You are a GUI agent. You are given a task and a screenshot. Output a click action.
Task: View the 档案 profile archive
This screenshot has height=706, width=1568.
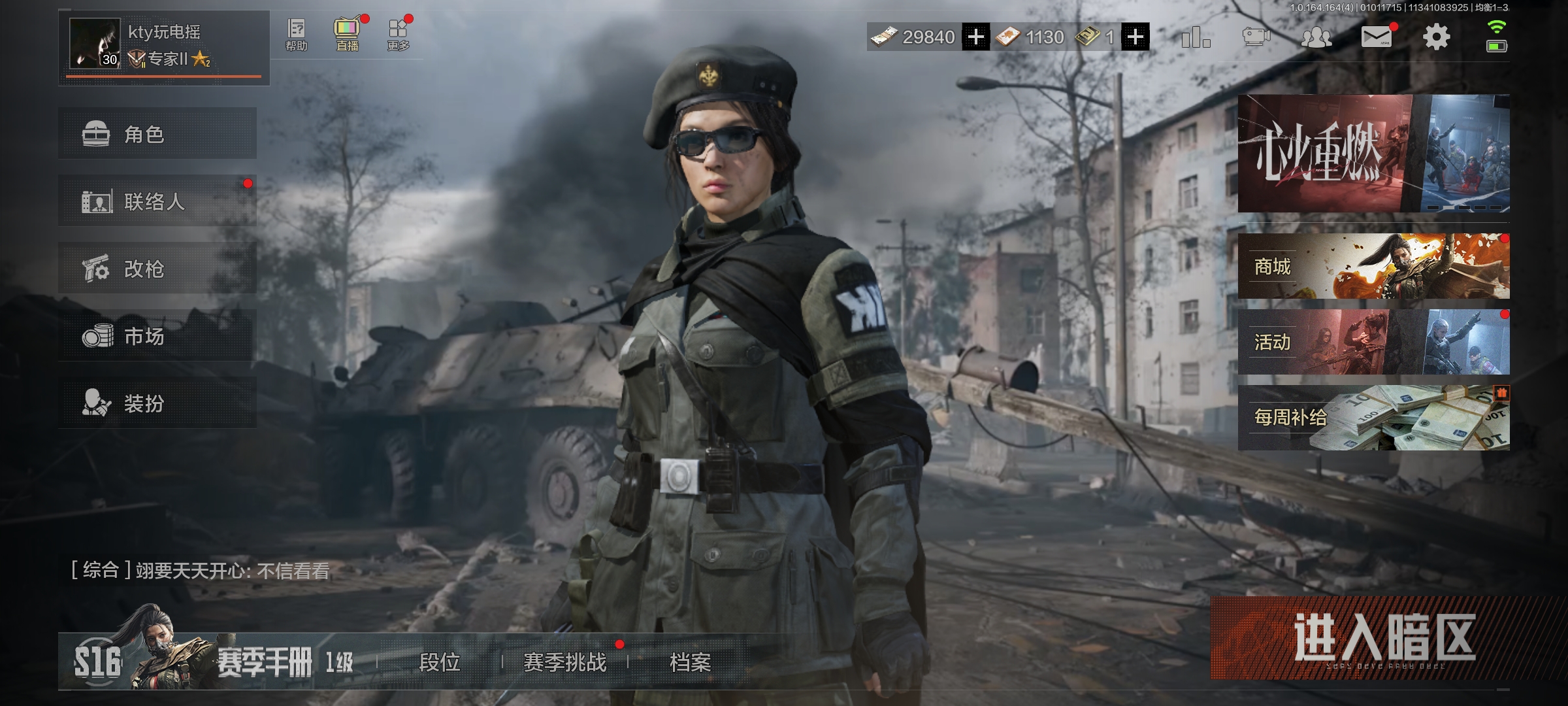point(690,662)
